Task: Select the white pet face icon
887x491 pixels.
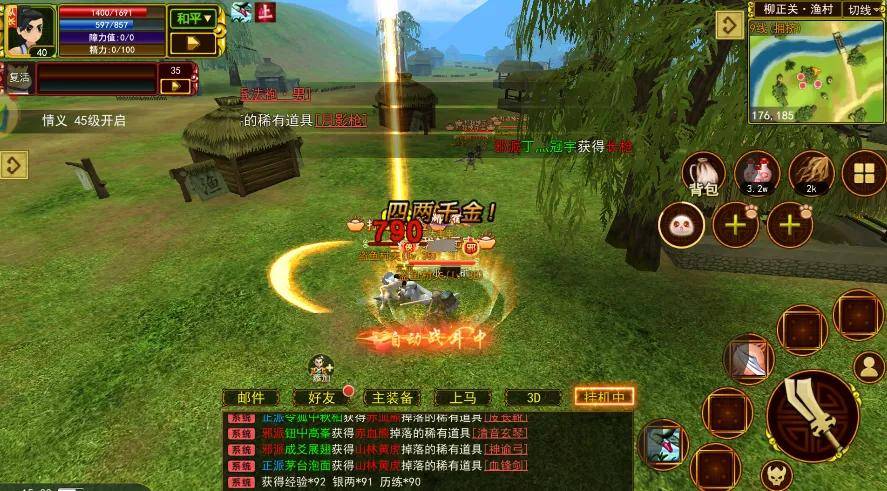Action: (681, 224)
